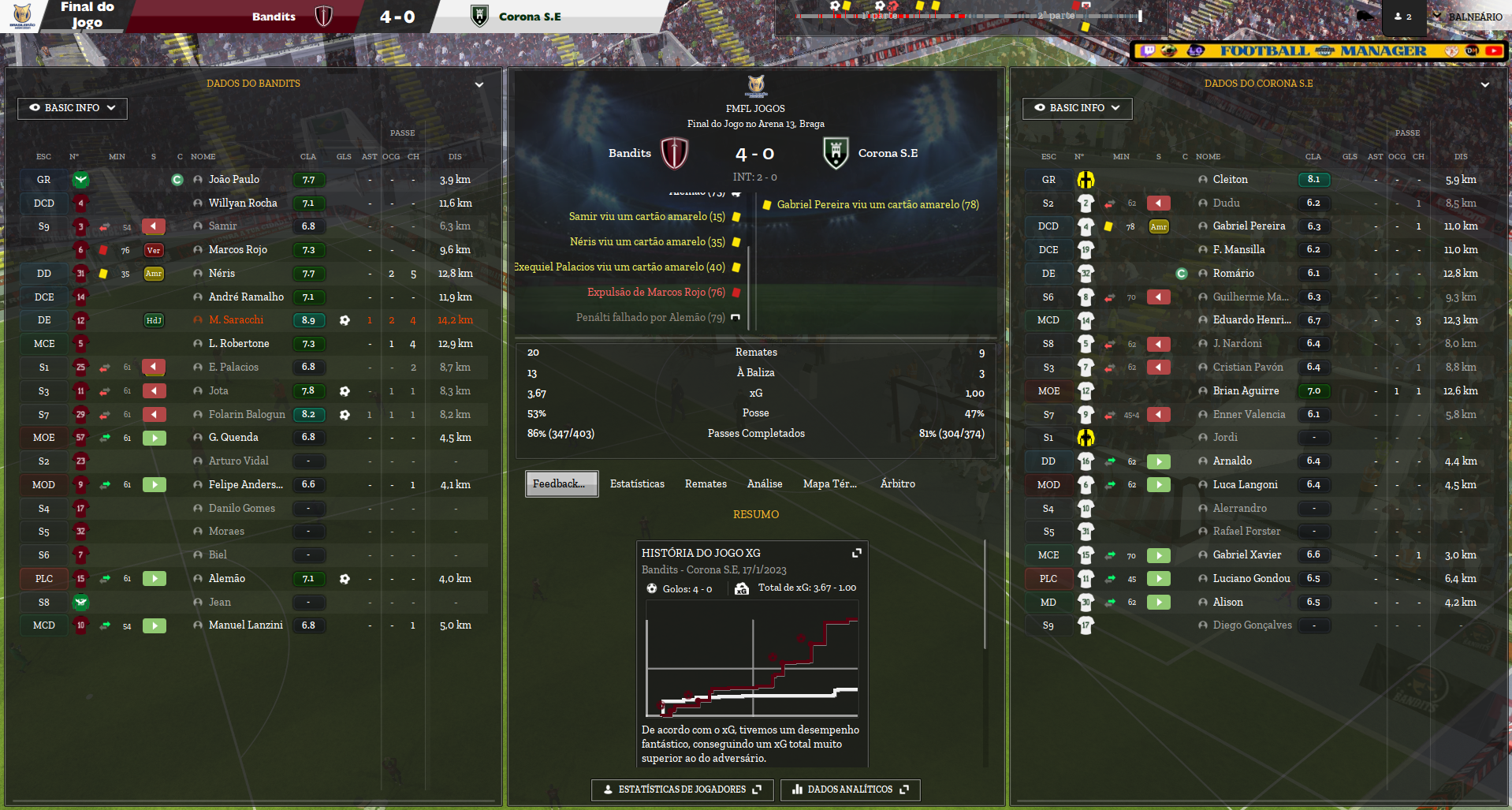Open Corona S.E Basic Info dropdown
The height and width of the screenshot is (810, 1512).
(1077, 108)
